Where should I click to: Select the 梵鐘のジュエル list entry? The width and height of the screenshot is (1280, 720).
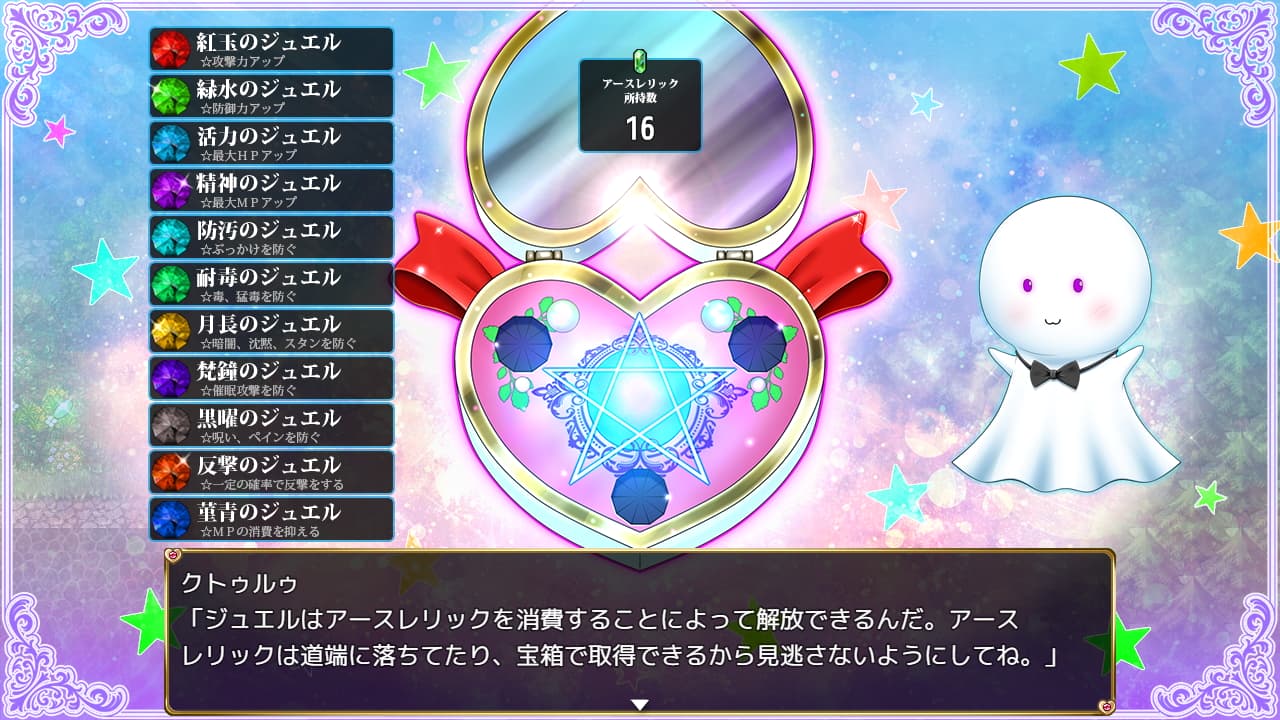[x=270, y=377]
